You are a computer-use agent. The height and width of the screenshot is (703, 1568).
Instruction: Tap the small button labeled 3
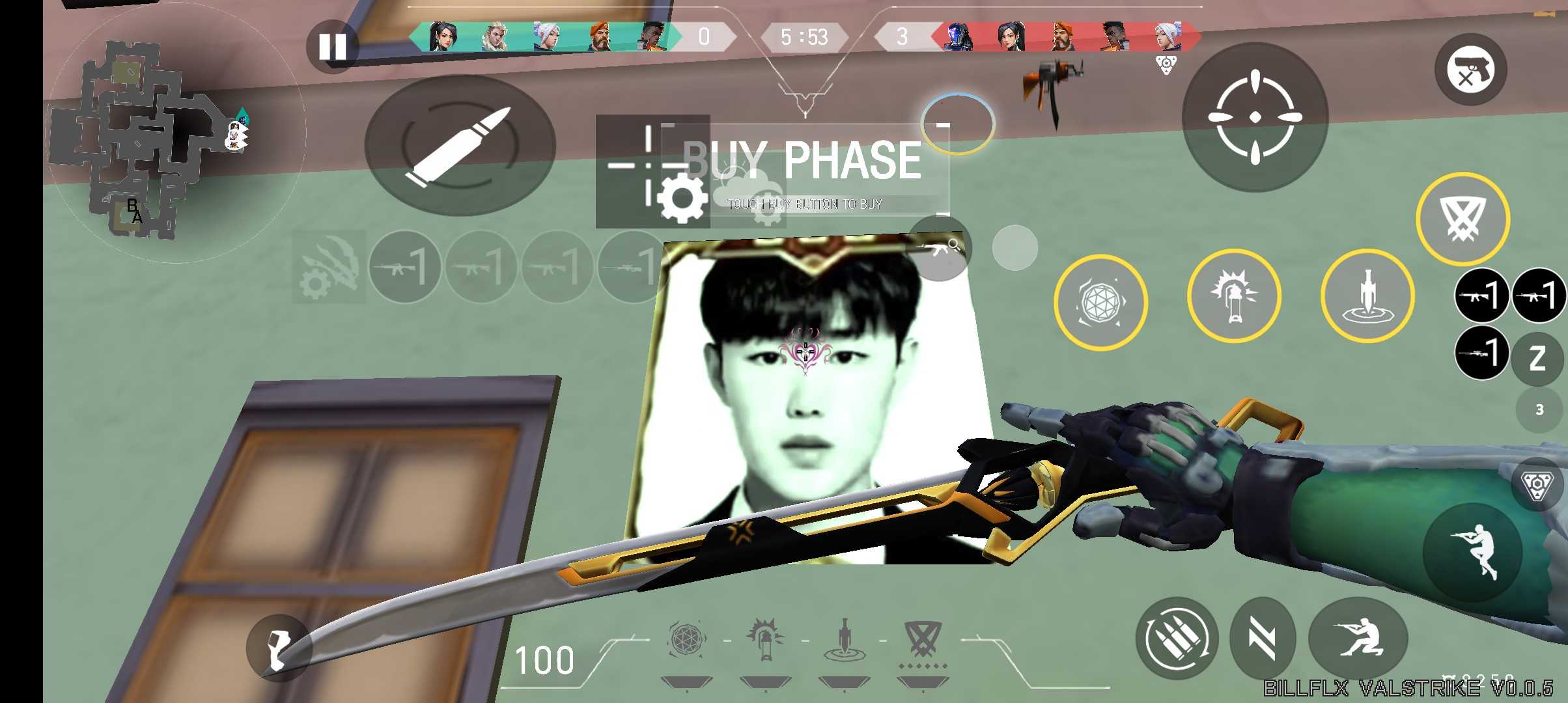(1539, 409)
